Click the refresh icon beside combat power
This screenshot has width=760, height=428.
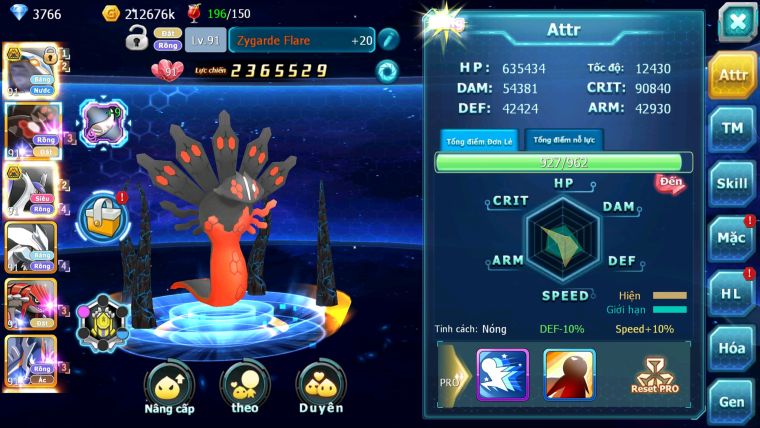386,70
